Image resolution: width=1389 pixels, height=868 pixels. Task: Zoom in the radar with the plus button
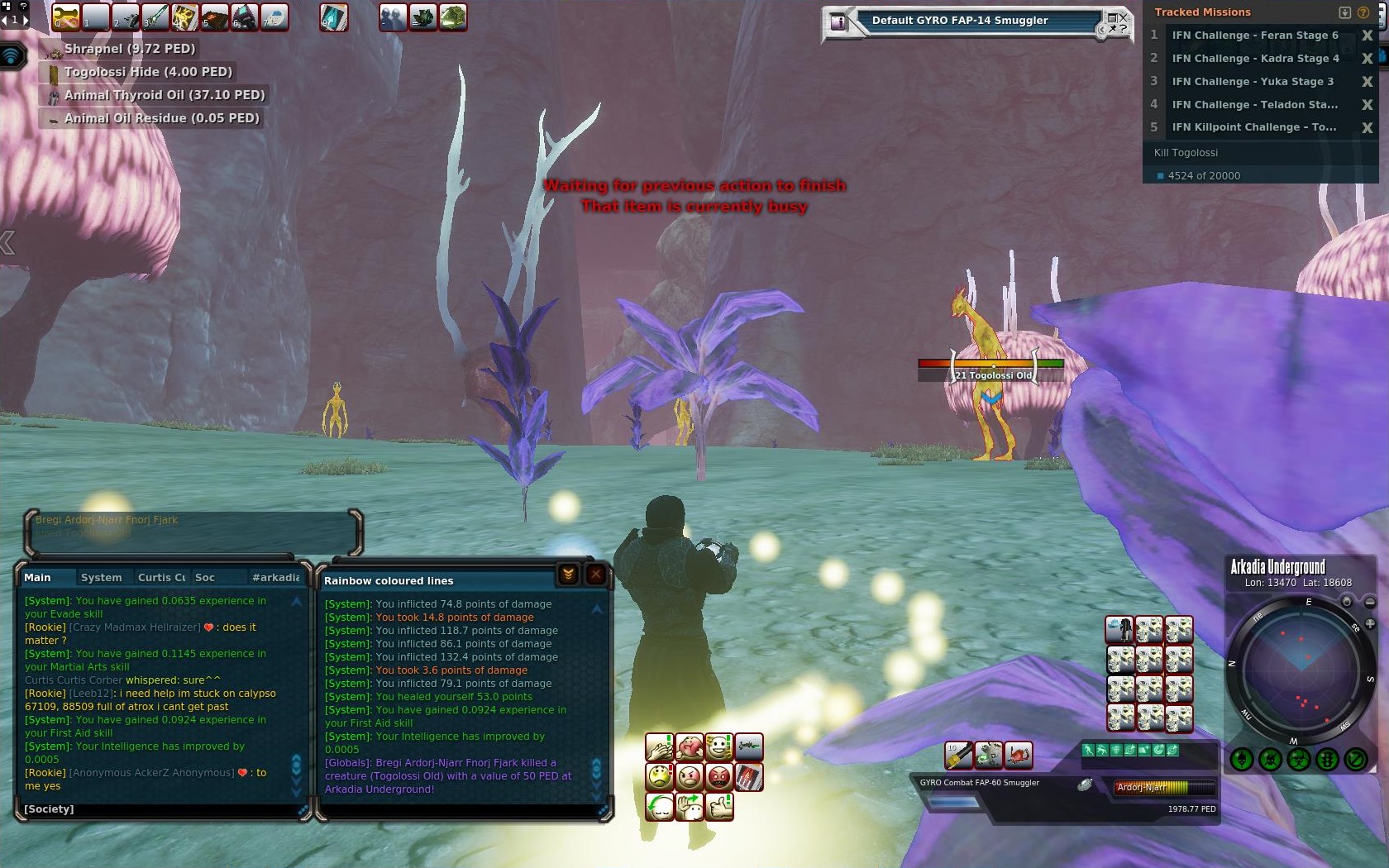(x=1370, y=624)
